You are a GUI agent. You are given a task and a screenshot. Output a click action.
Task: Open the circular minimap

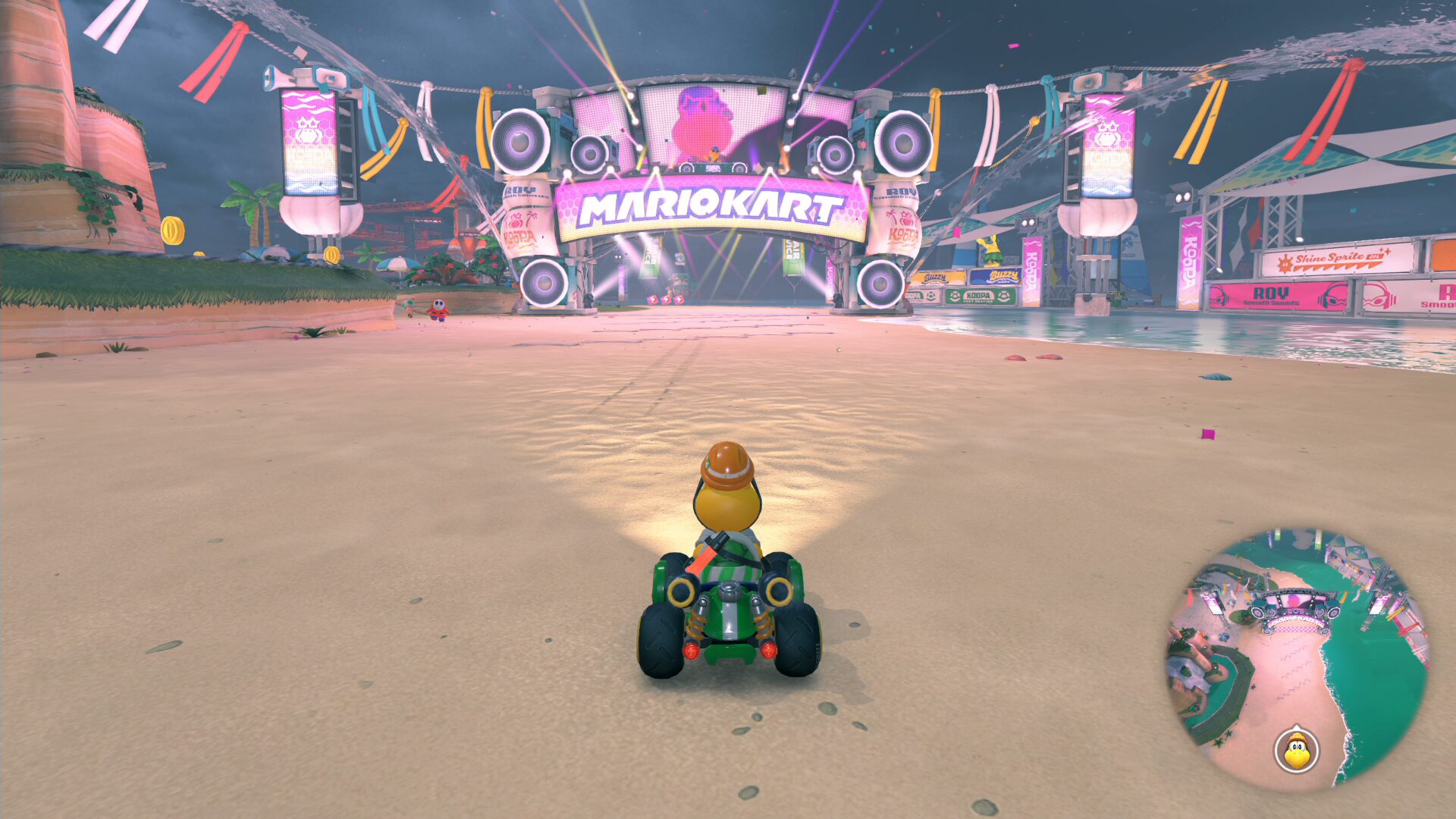coord(1298,660)
